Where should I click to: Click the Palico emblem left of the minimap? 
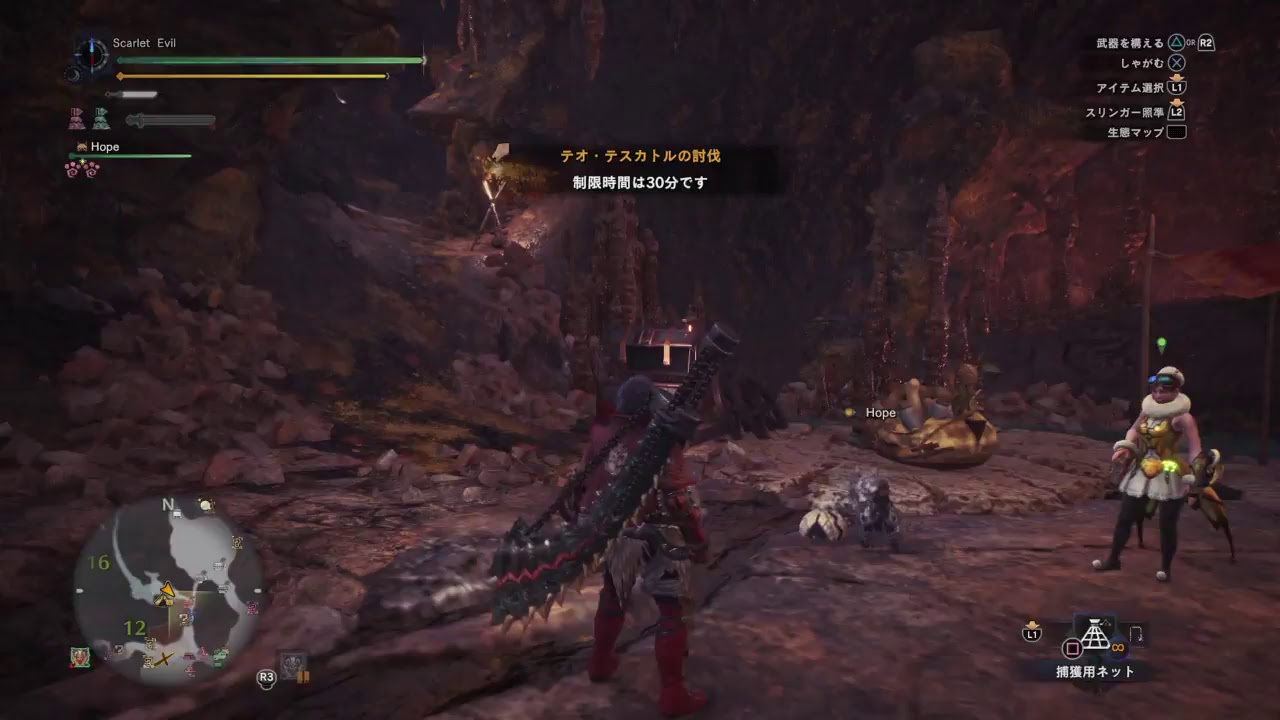pos(80,657)
